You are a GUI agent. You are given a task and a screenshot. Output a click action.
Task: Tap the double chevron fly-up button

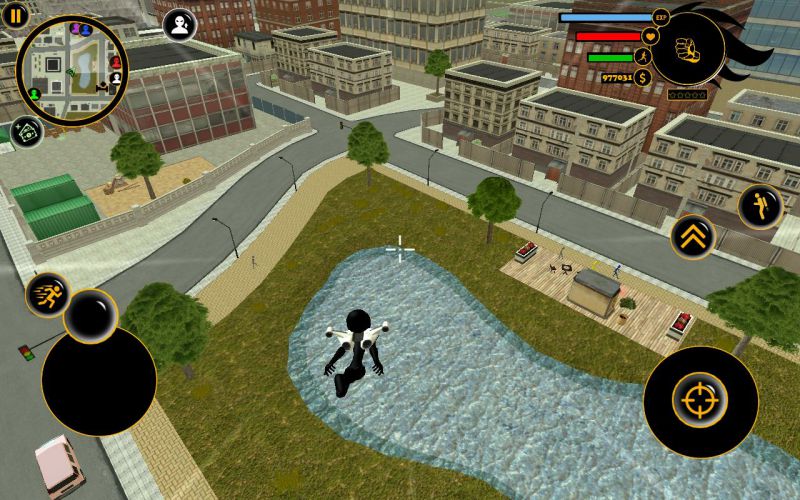pyautogui.click(x=692, y=237)
